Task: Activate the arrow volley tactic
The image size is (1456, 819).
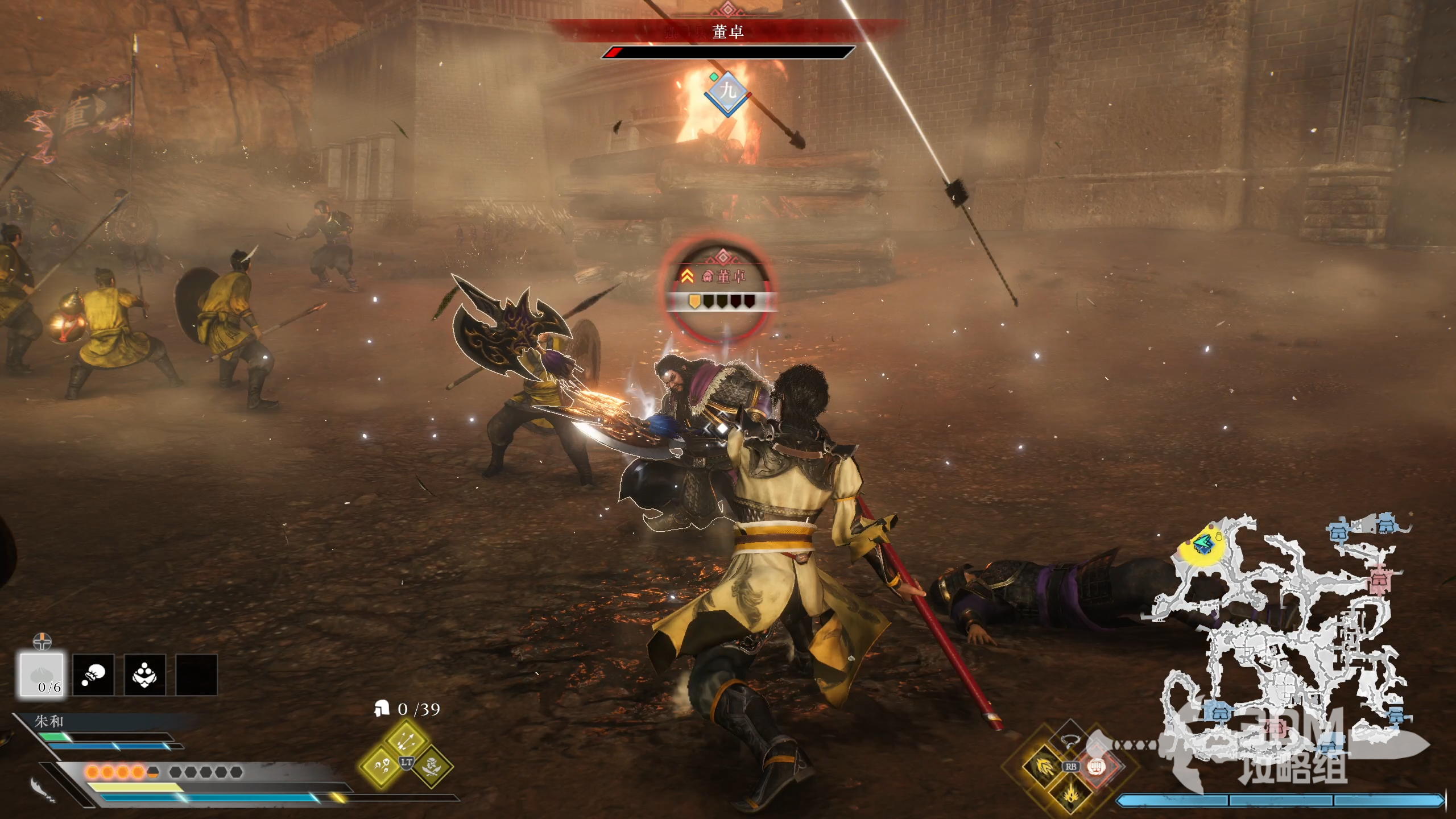Action: (406, 739)
